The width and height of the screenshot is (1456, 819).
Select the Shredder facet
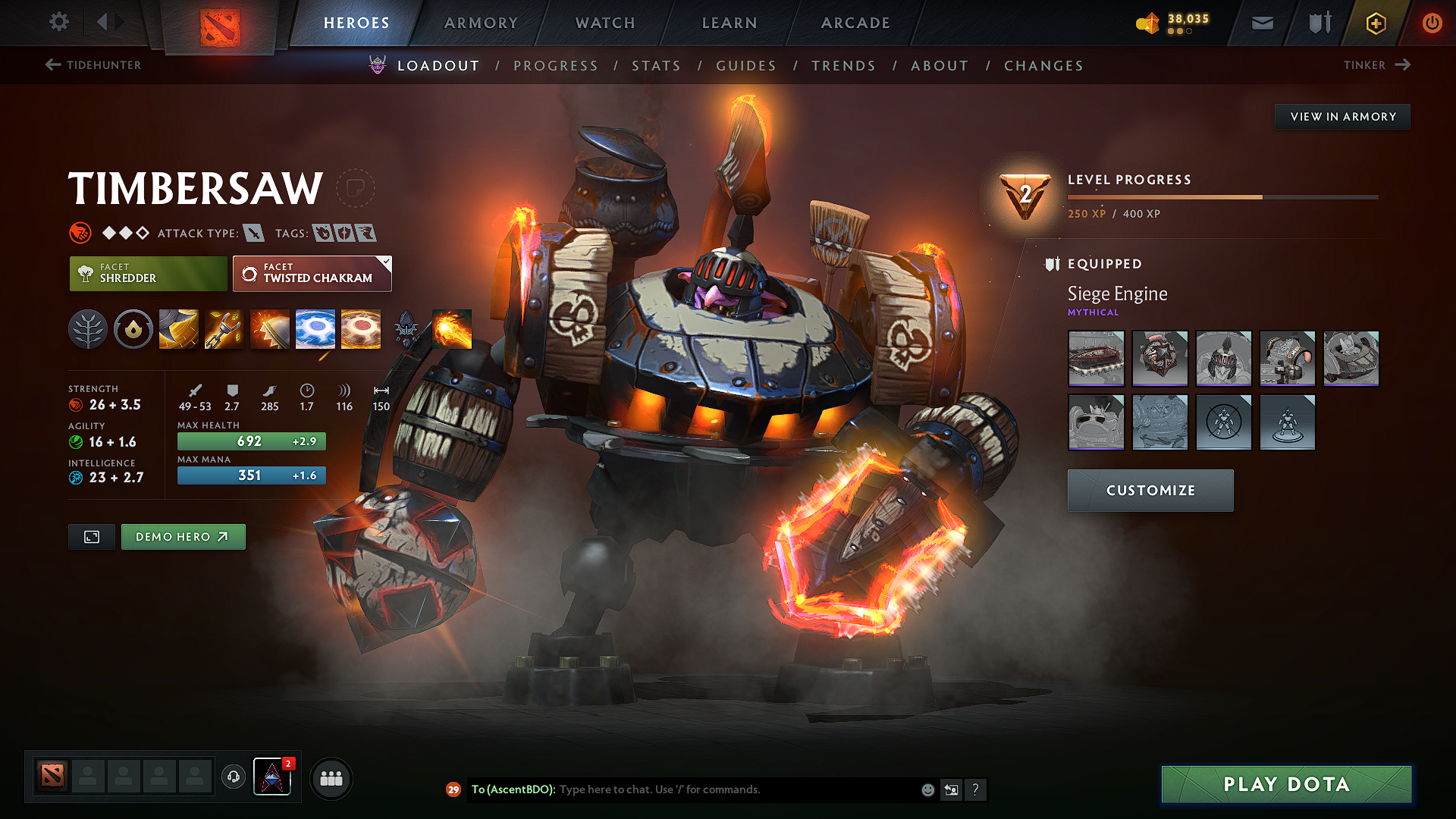[x=147, y=273]
